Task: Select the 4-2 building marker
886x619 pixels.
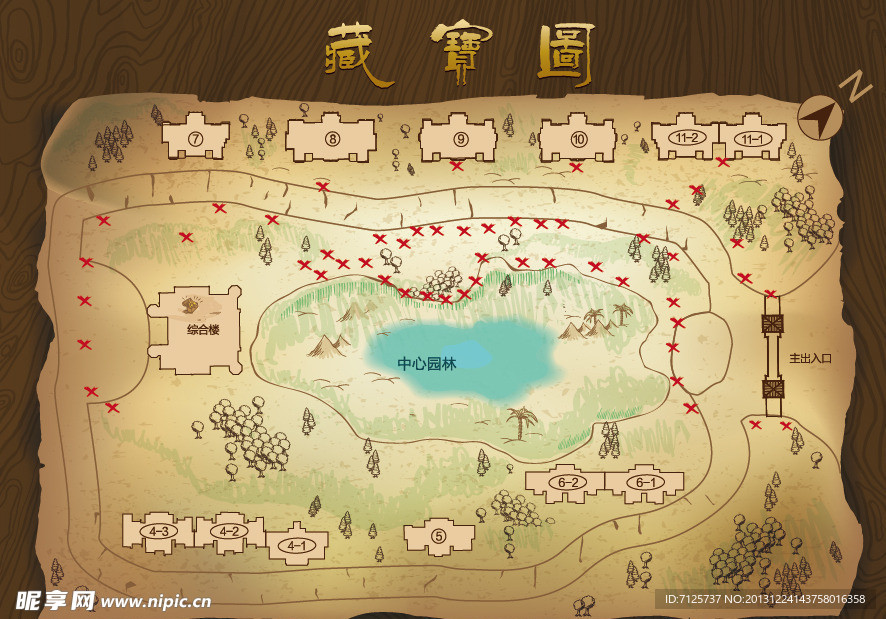Action: (x=229, y=531)
